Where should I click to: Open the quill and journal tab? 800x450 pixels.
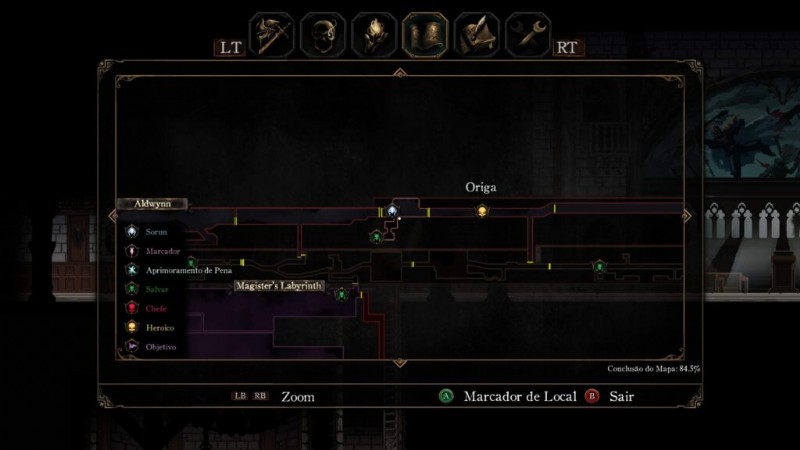pos(477,35)
